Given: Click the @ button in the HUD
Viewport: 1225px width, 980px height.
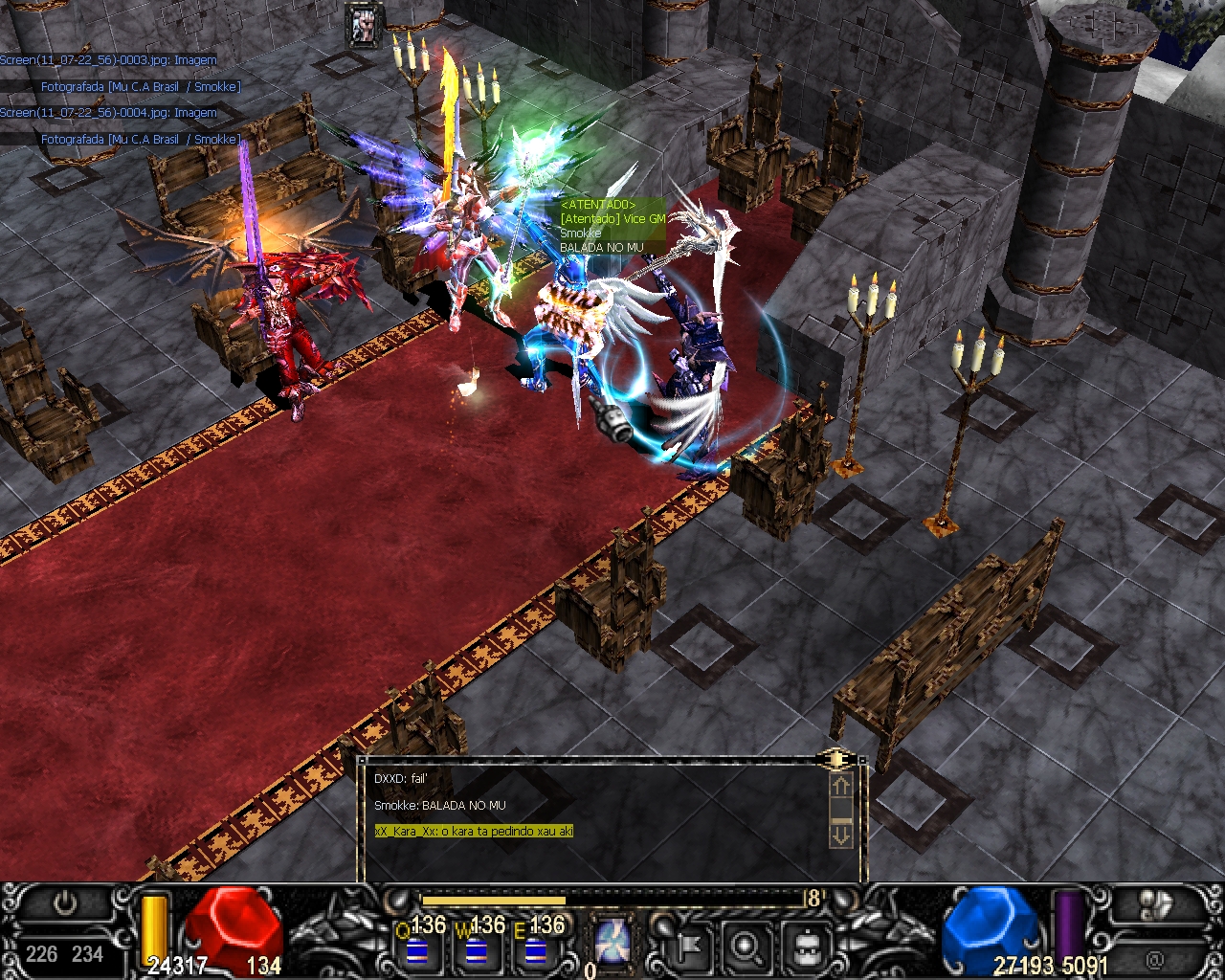Looking at the screenshot, I should pyautogui.click(x=1154, y=957).
